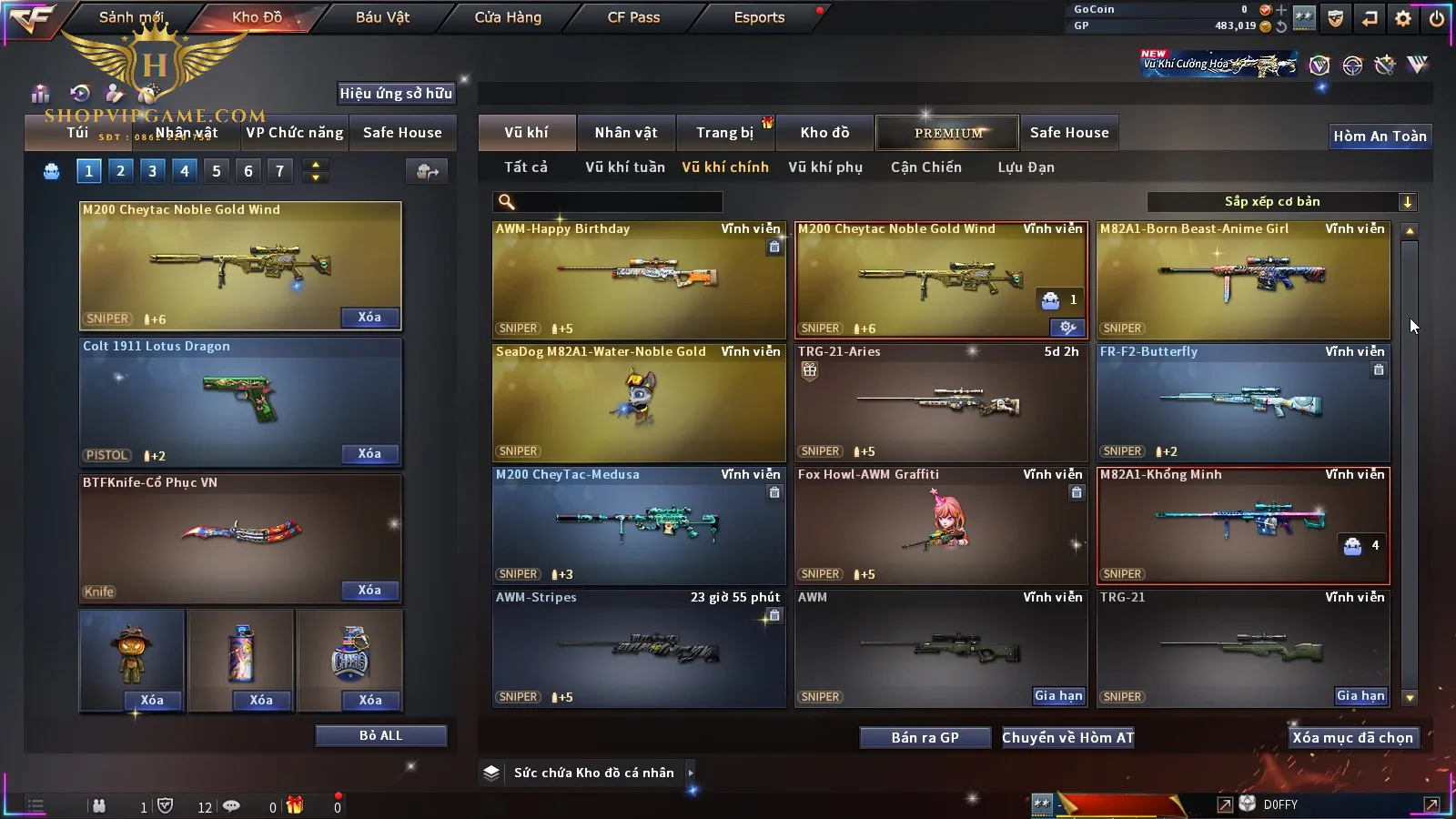
Task: Sell selected item with Bán ra GP
Action: tap(925, 738)
